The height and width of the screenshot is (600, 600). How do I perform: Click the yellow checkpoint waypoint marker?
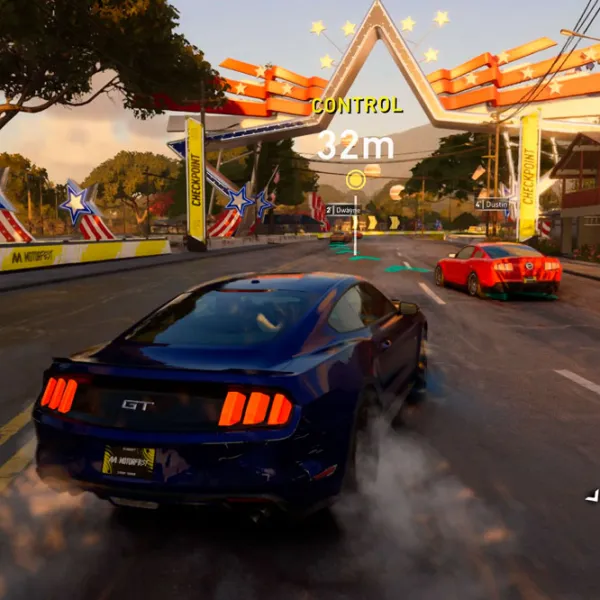(x=355, y=180)
